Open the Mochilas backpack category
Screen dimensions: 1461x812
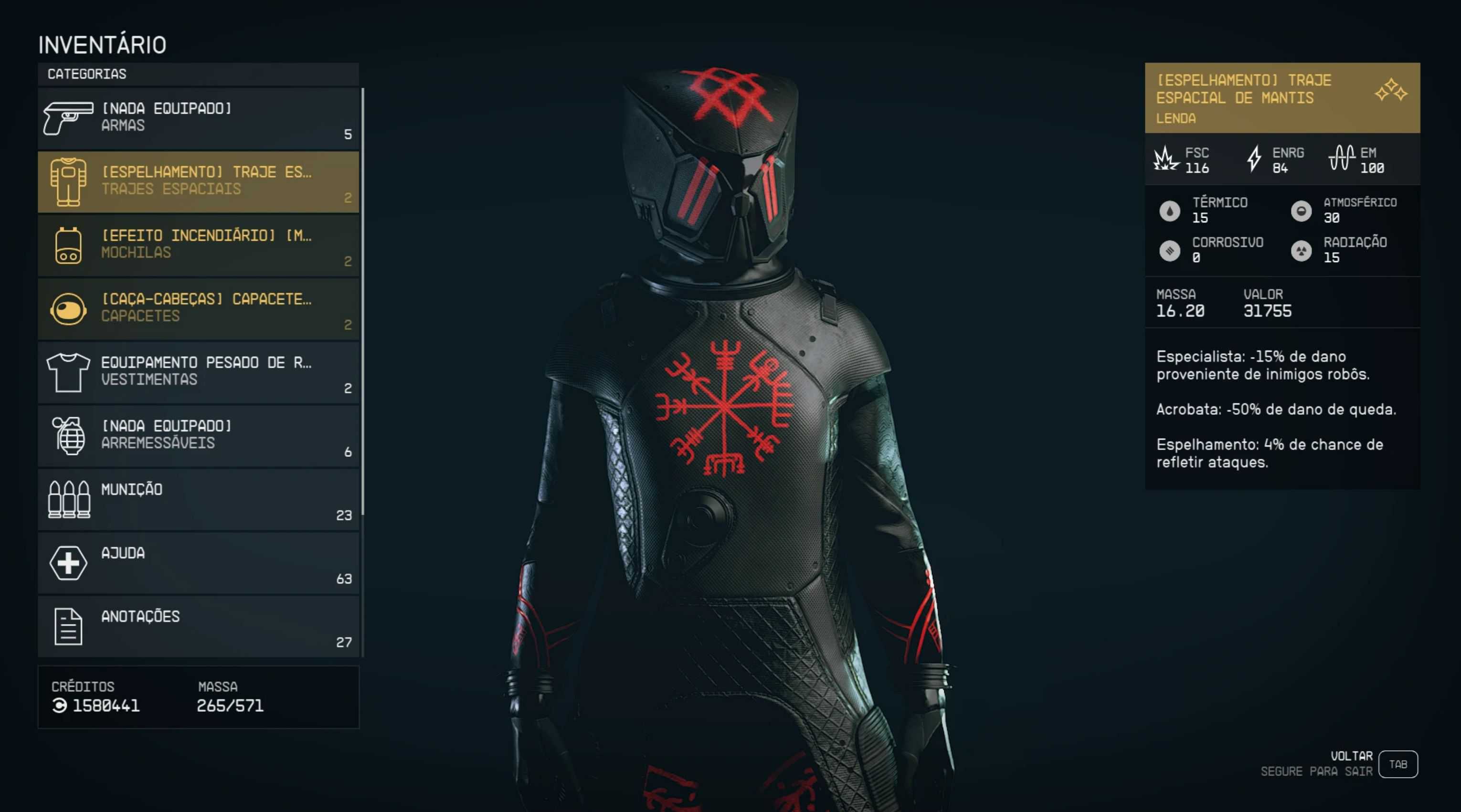click(198, 245)
